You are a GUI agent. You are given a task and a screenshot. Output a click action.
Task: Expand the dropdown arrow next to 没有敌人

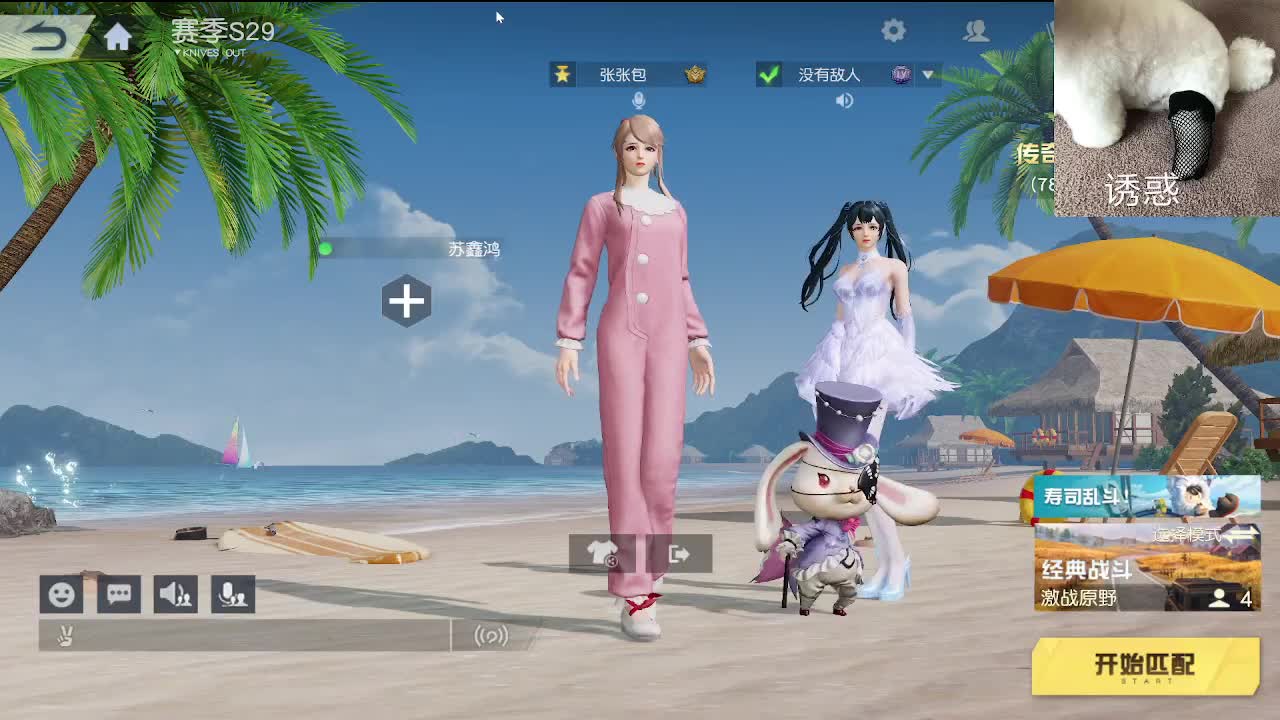[929, 74]
